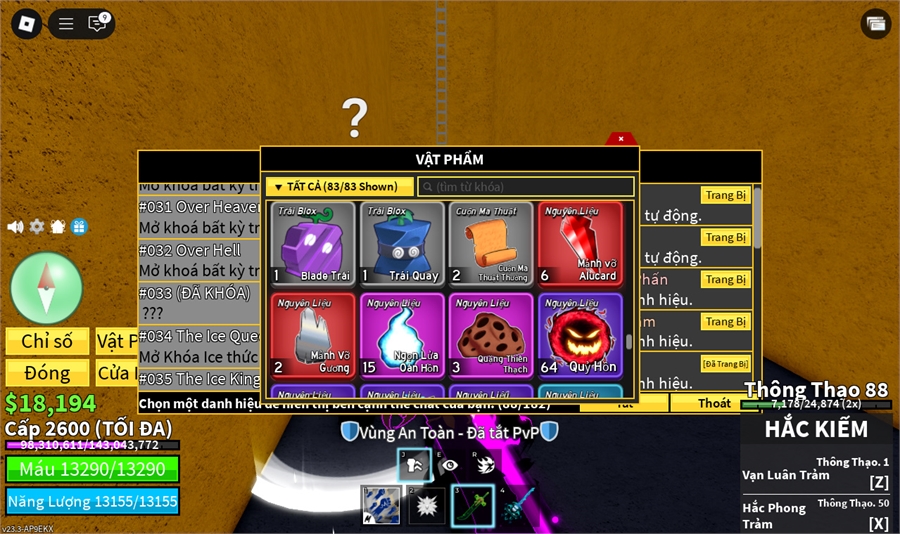The height and width of the screenshot is (534, 900).
Task: Open the Roblox chat button
Action: pos(97,23)
